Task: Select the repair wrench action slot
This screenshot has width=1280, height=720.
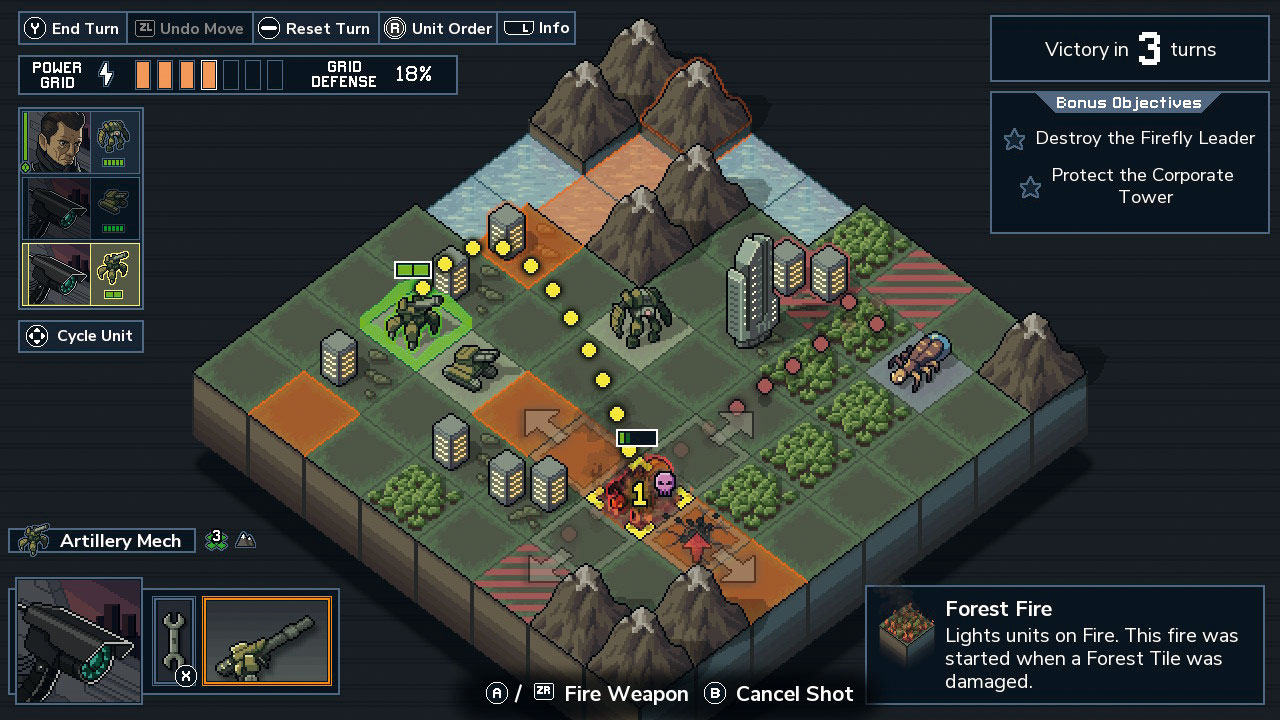Action: click(173, 641)
